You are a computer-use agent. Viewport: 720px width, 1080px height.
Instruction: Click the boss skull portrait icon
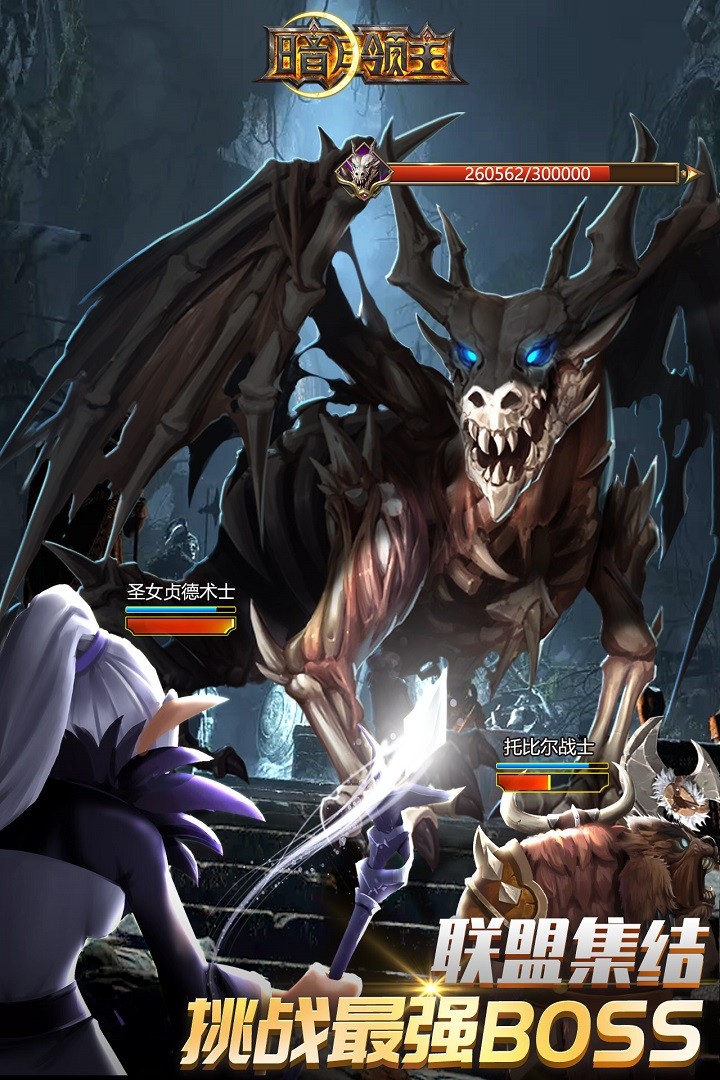point(361,170)
